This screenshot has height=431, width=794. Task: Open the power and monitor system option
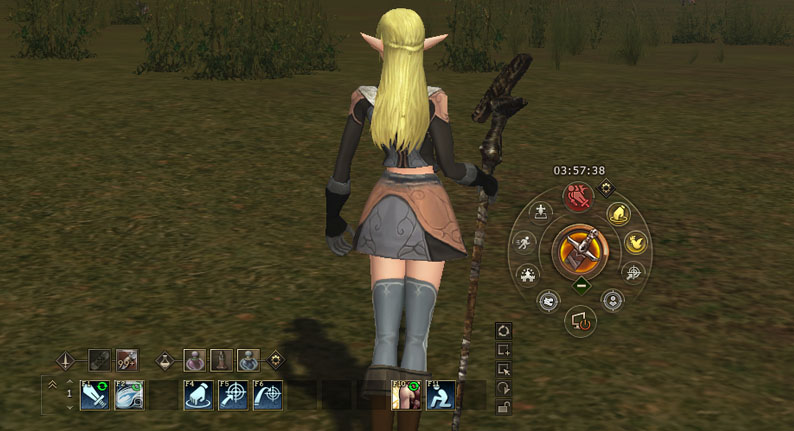coord(580,320)
